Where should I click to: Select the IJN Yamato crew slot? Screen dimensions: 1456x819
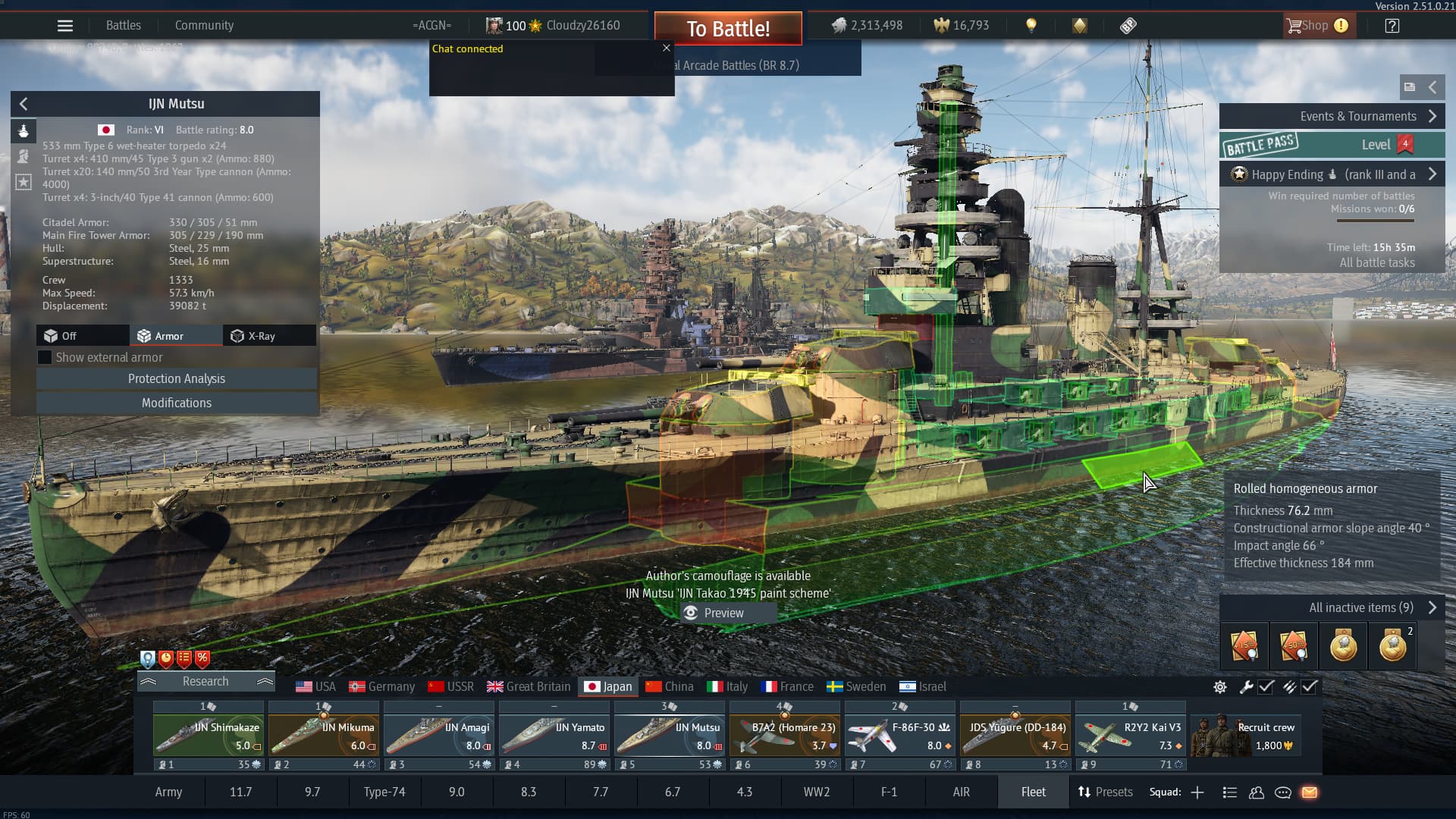pyautogui.click(x=554, y=736)
